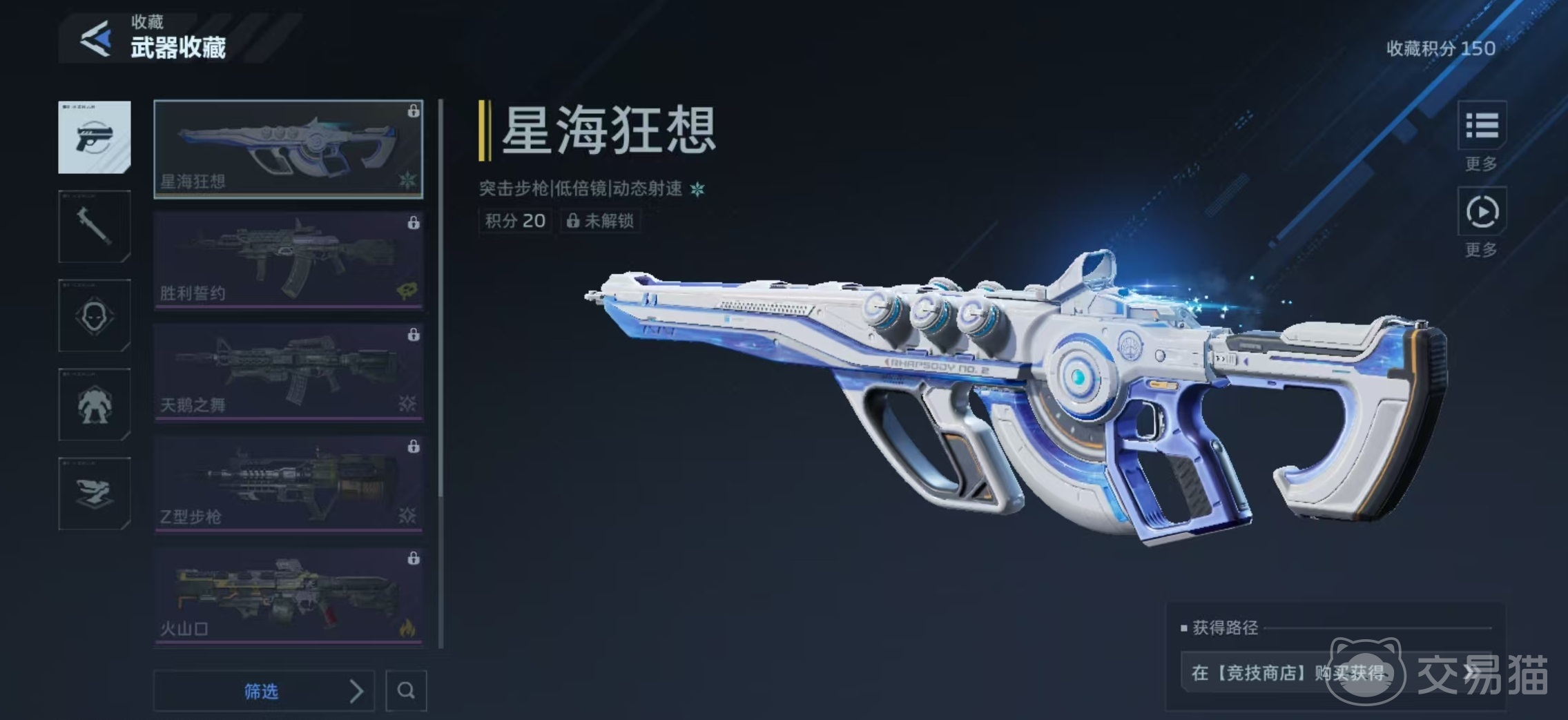The height and width of the screenshot is (720, 1568).
Task: Open the jet vehicle category tab
Action: [x=95, y=494]
